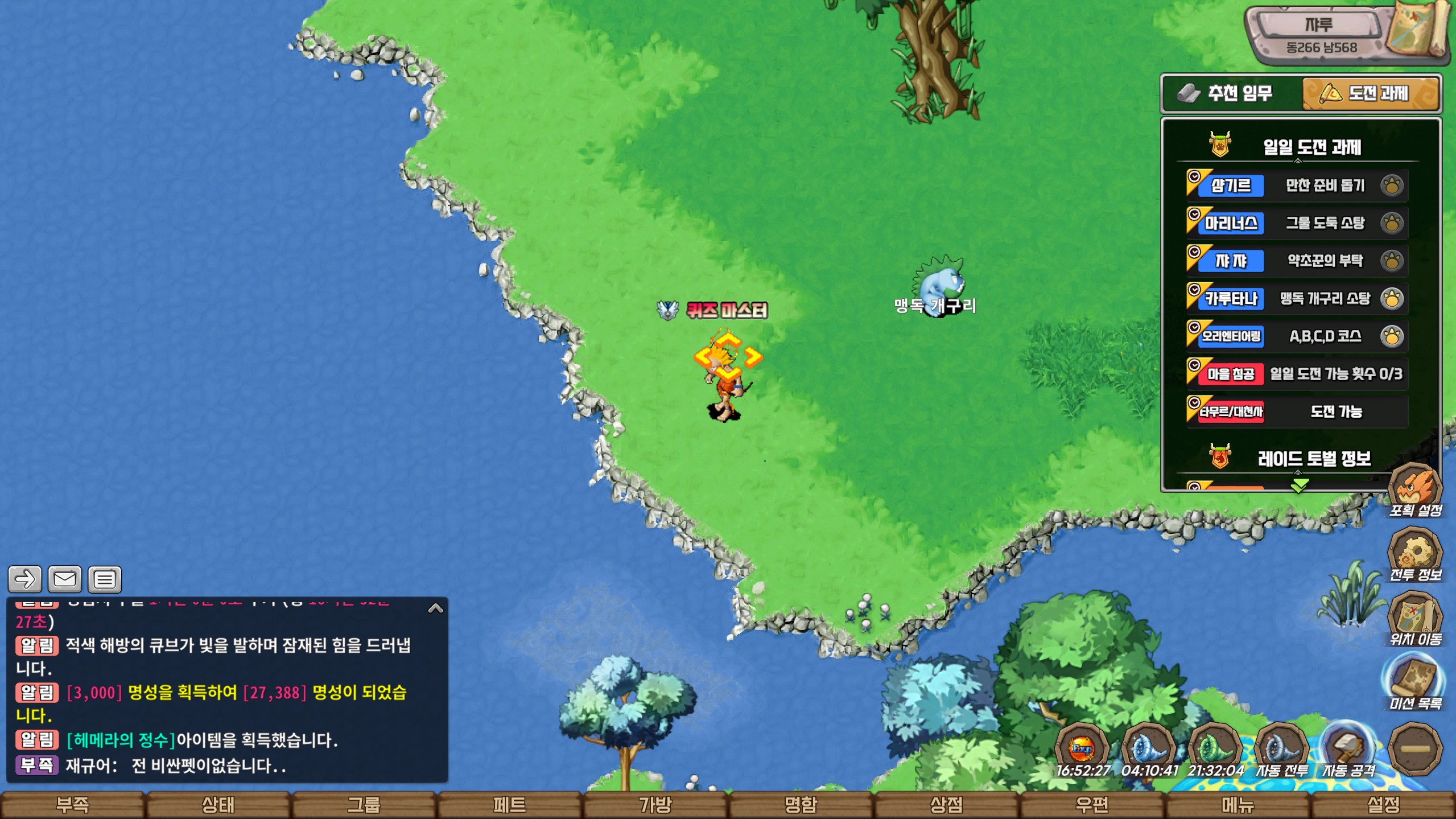This screenshot has width=1456, height=819.
Task: Open the world map scroll icon
Action: pyautogui.click(x=1418, y=31)
